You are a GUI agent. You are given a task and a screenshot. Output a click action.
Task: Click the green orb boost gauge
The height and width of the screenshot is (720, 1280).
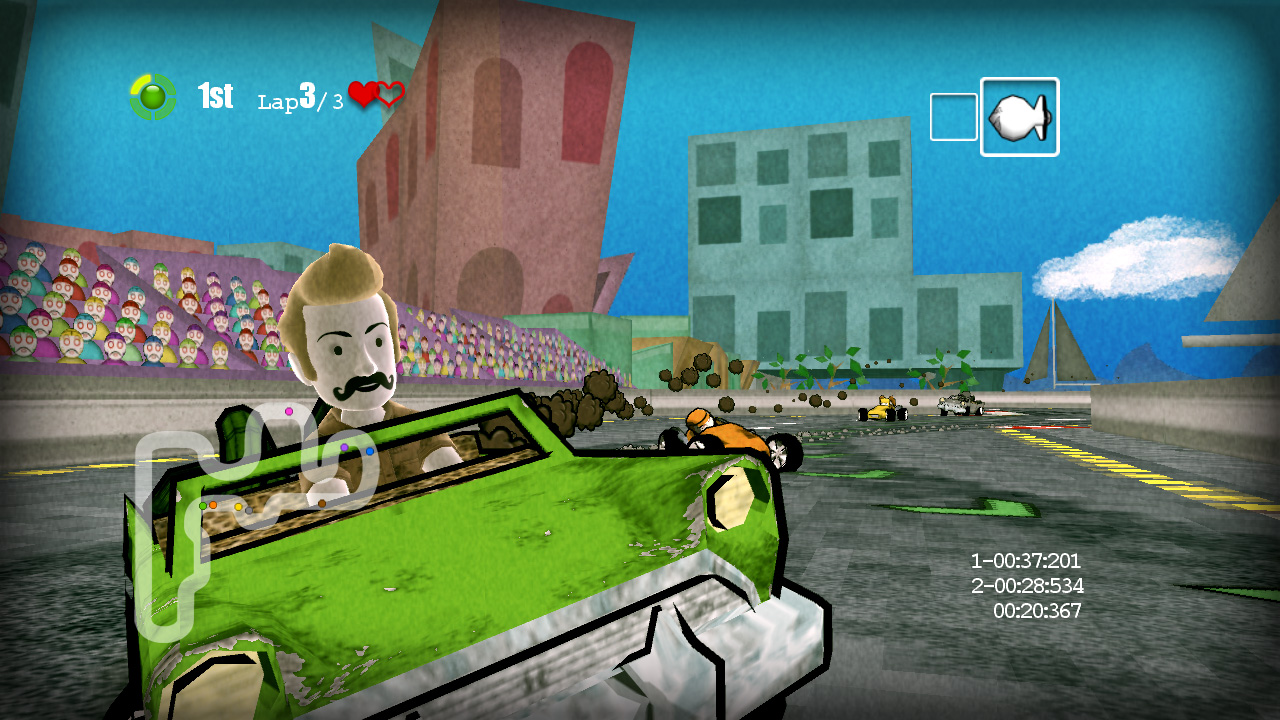[153, 97]
